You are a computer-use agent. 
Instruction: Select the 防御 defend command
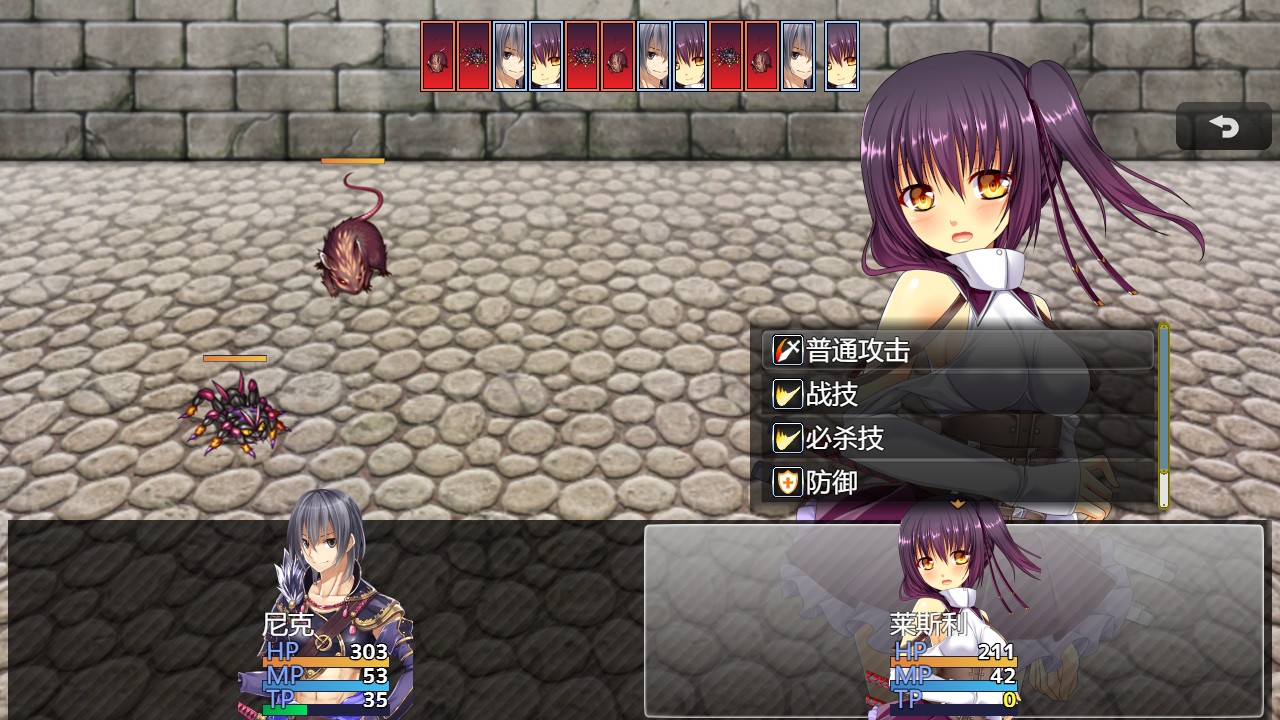[x=958, y=482]
